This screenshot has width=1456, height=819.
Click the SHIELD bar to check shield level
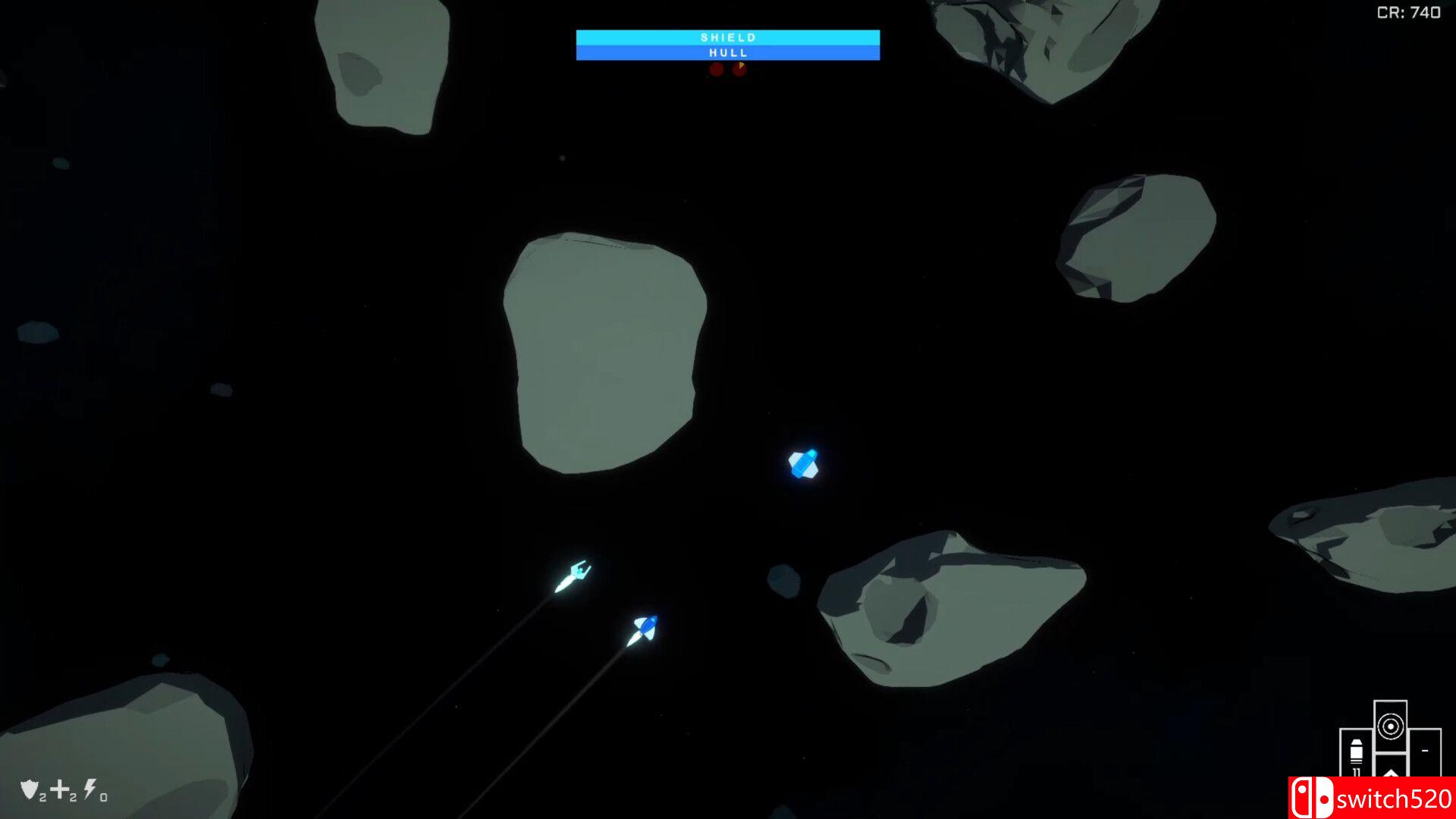coord(728,36)
